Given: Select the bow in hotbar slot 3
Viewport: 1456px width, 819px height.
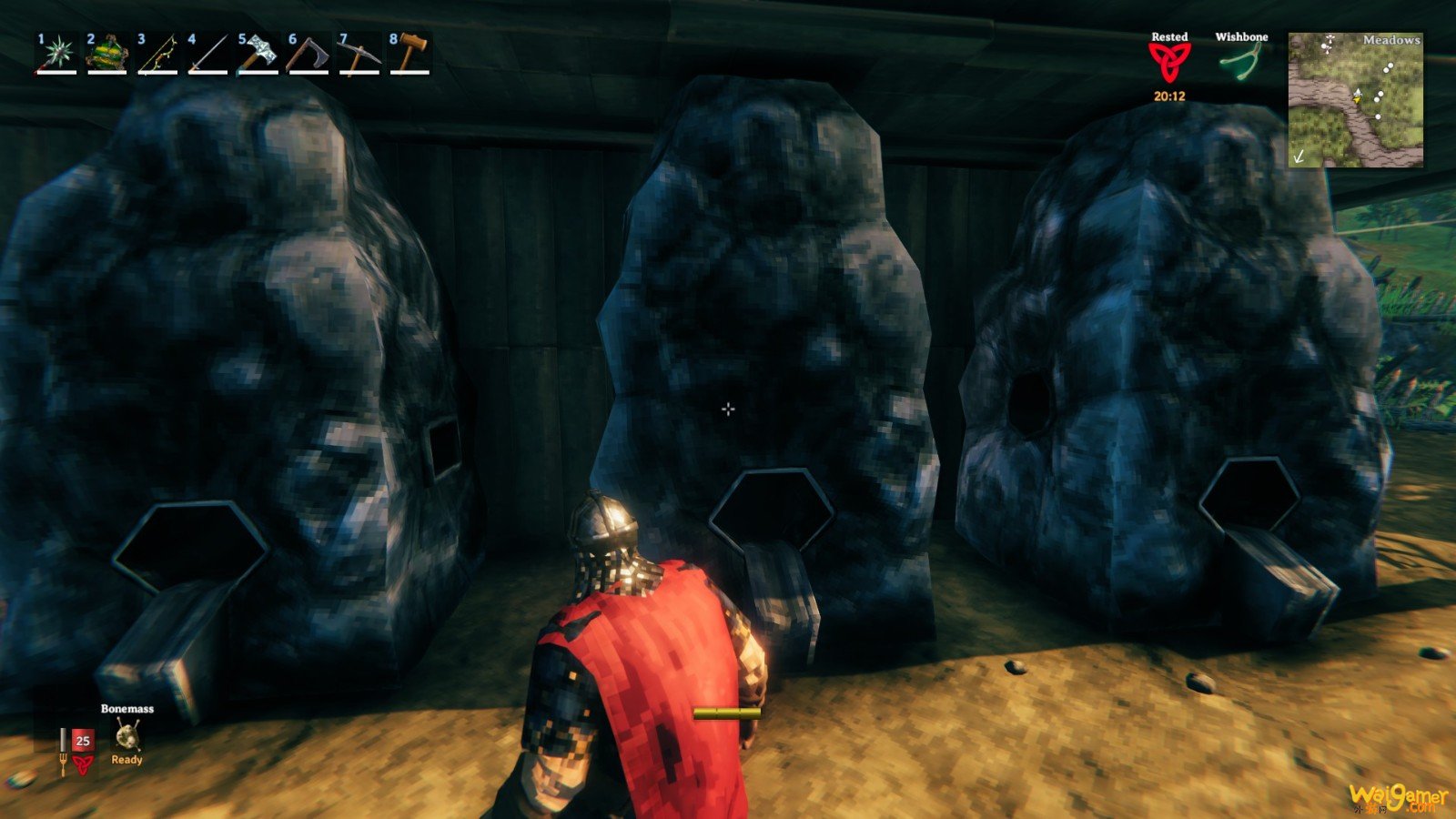Looking at the screenshot, I should tap(157, 54).
